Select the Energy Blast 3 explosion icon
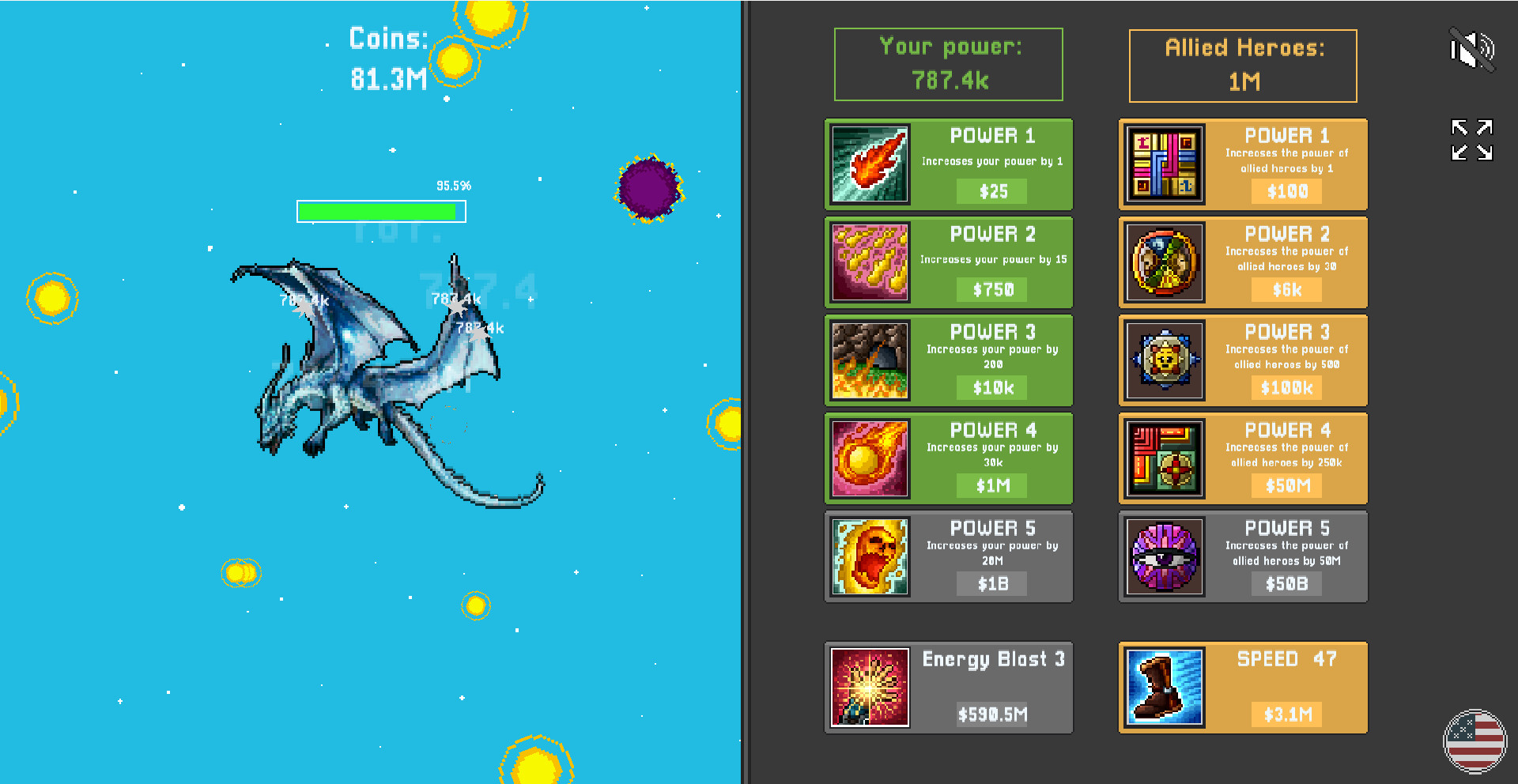Image resolution: width=1518 pixels, height=784 pixels. coord(869,686)
